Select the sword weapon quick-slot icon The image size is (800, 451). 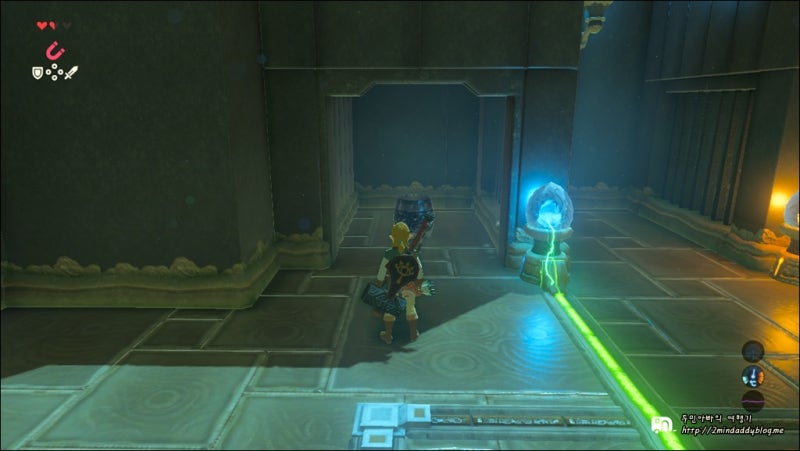click(x=72, y=72)
